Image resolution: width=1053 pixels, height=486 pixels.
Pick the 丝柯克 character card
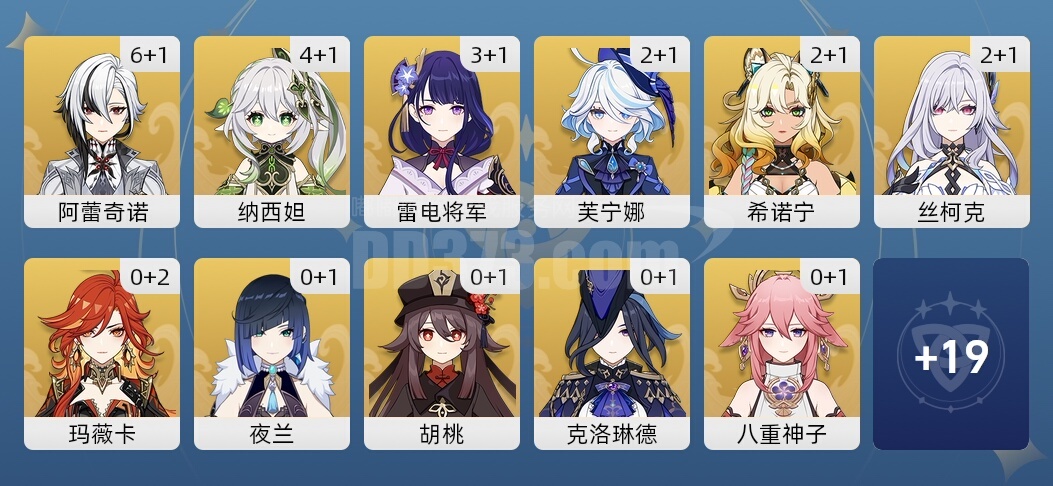click(x=952, y=131)
